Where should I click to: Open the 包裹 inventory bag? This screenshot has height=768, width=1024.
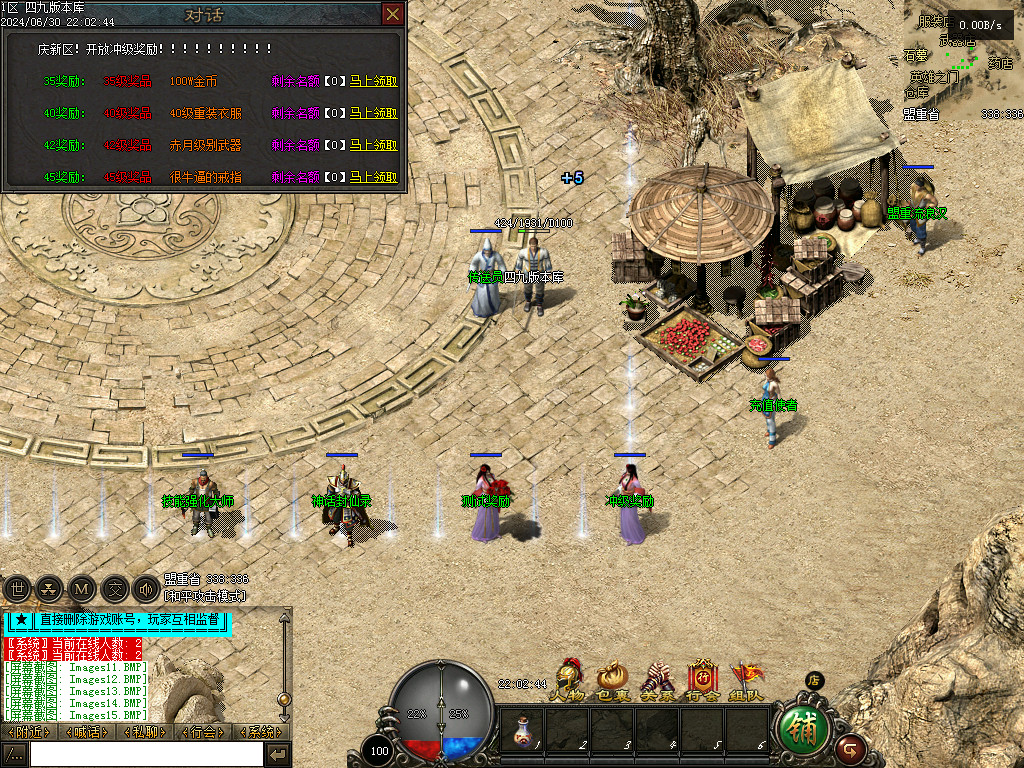click(611, 680)
